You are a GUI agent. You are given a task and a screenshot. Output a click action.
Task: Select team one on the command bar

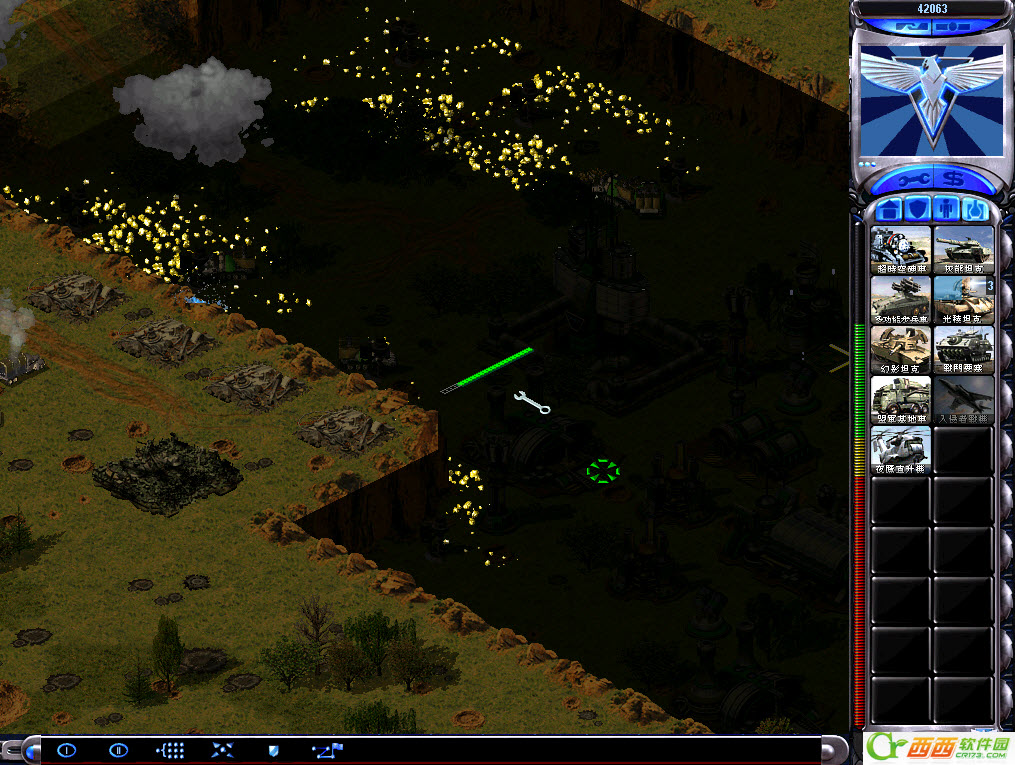point(67,750)
